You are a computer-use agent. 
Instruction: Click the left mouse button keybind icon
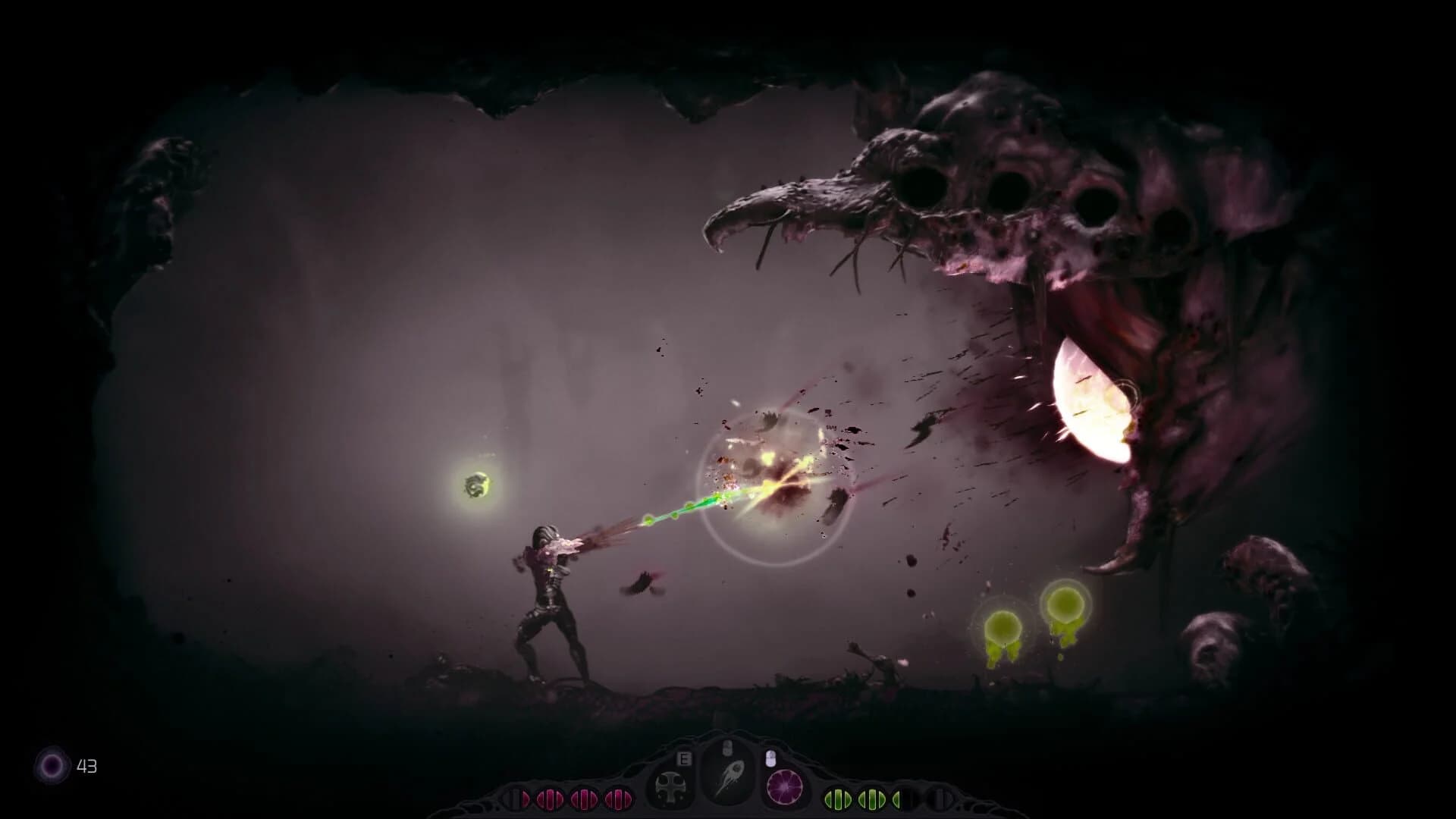tap(770, 758)
